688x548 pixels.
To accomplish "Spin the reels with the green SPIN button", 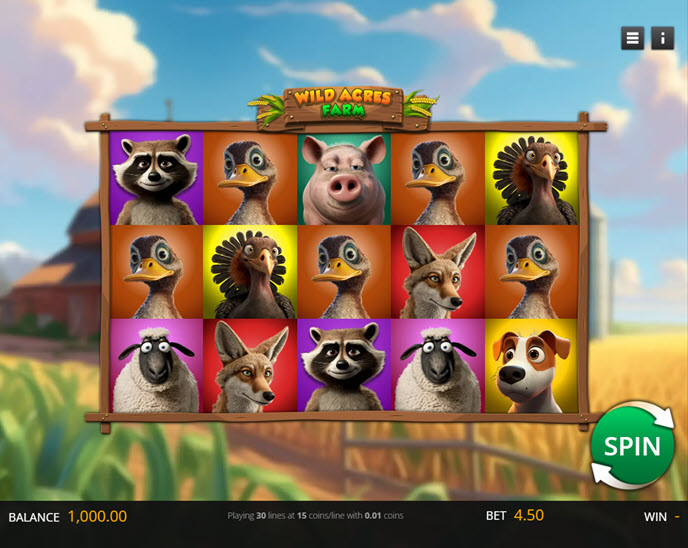I will pyautogui.click(x=632, y=446).
